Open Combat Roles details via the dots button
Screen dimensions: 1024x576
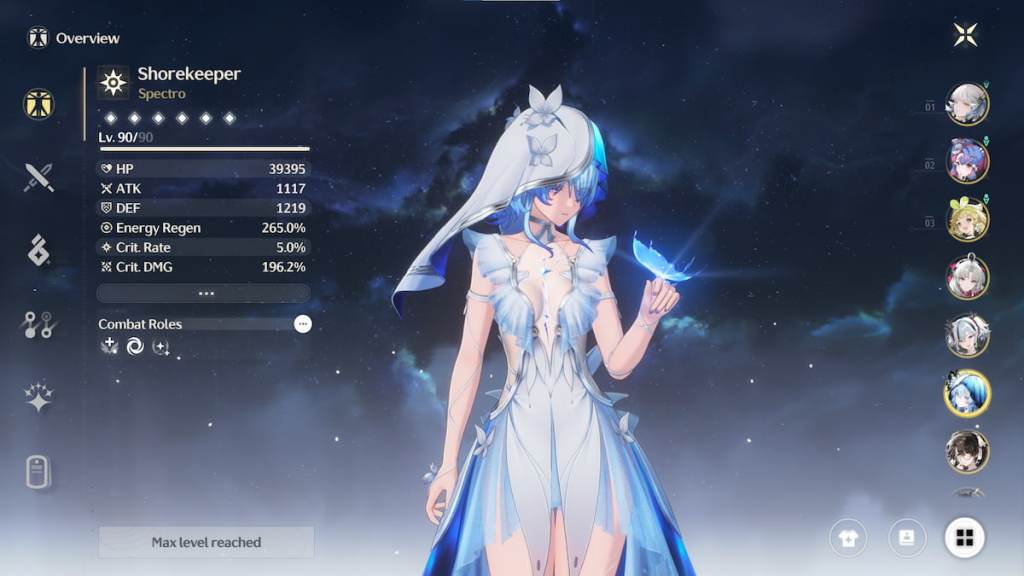[302, 324]
